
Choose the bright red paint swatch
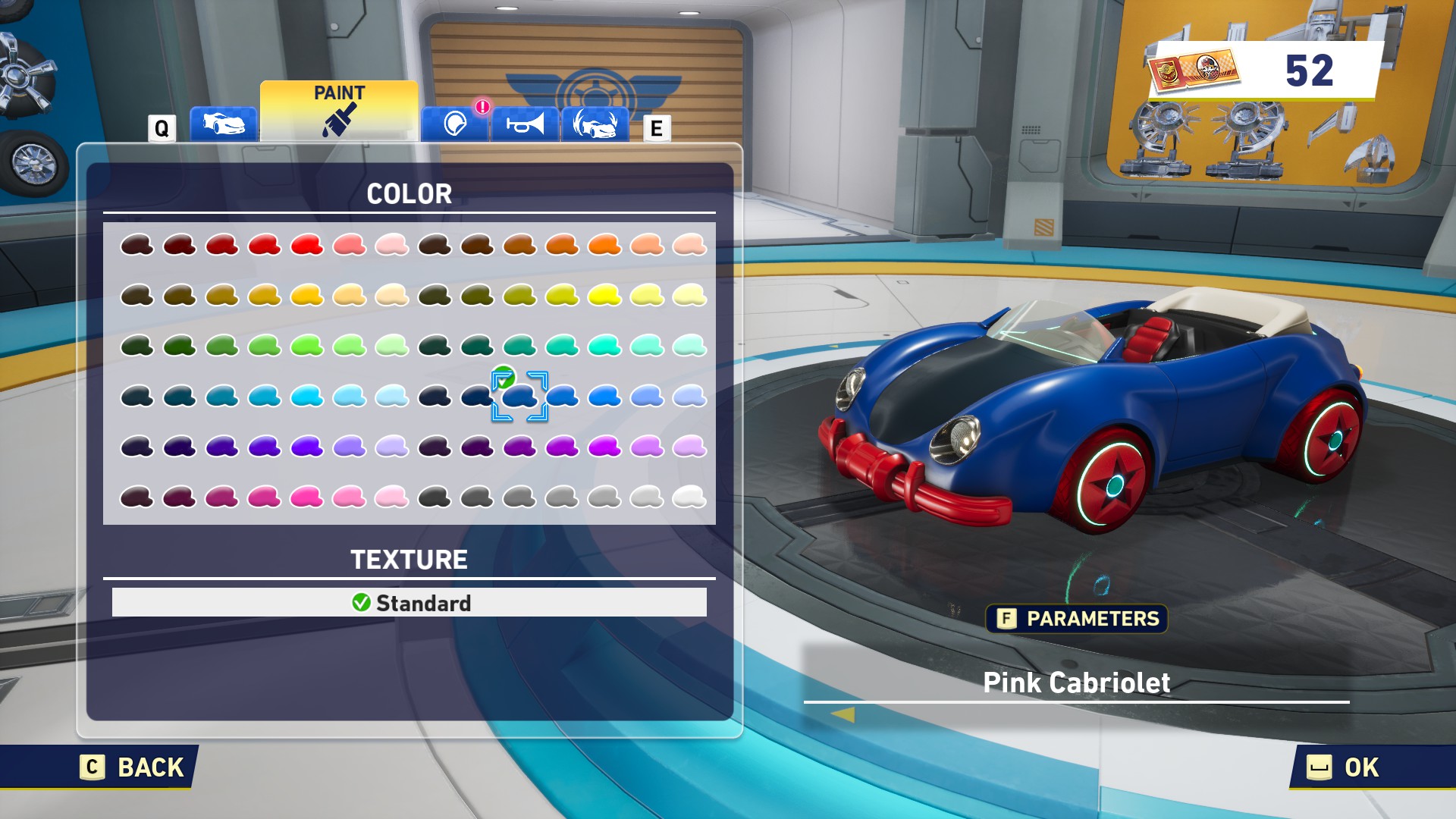pos(307,245)
